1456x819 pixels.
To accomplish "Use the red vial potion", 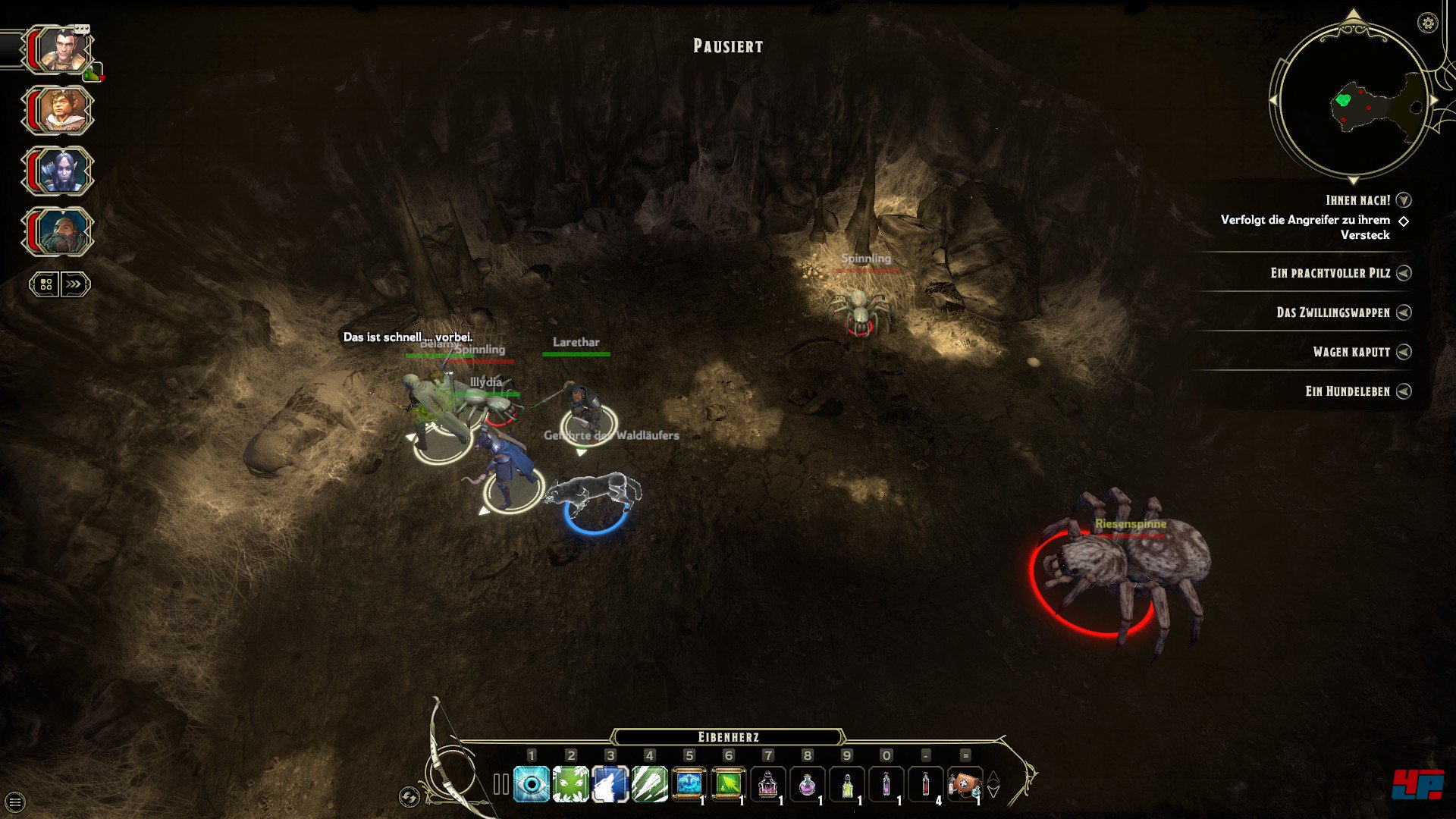I will tap(925, 784).
